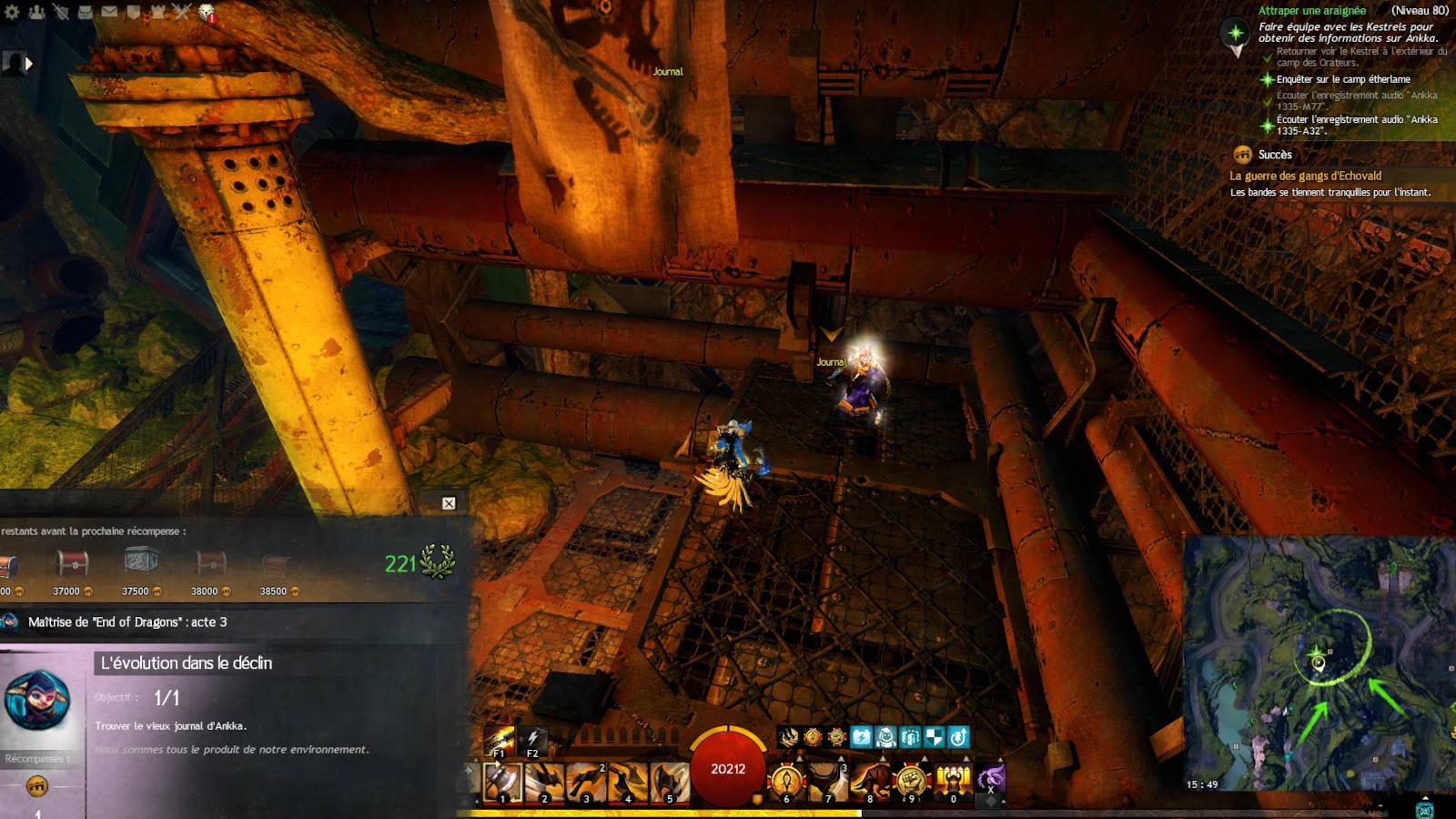The width and height of the screenshot is (1456, 819).
Task: Select the Enquêter sur le camp étherlame objective
Action: click(1343, 79)
